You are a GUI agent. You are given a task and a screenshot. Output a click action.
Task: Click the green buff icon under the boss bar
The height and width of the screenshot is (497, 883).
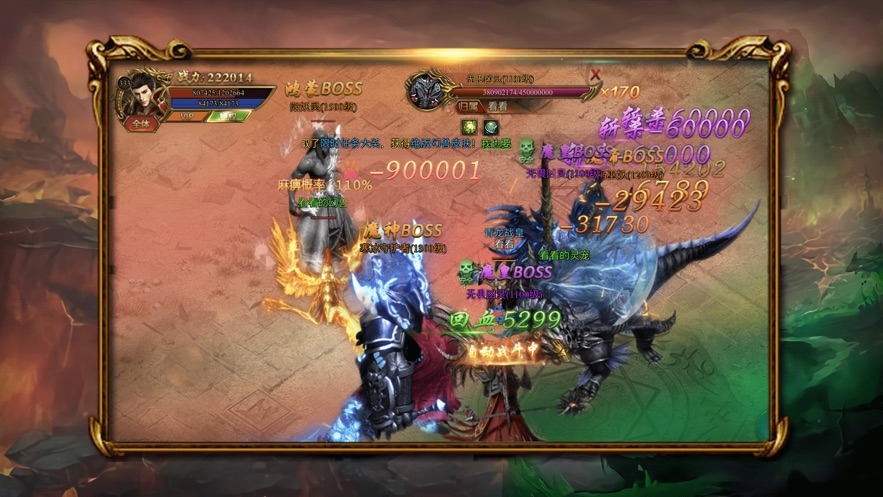click(469, 127)
